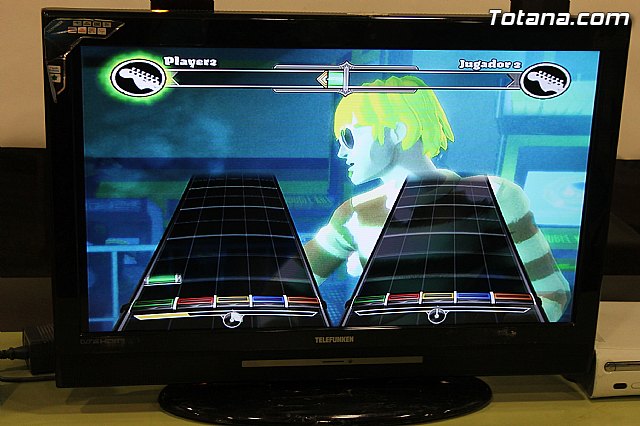This screenshot has width=640, height=426.
Task: Hit the yellow fret on Player2's highway
Action: [232, 301]
